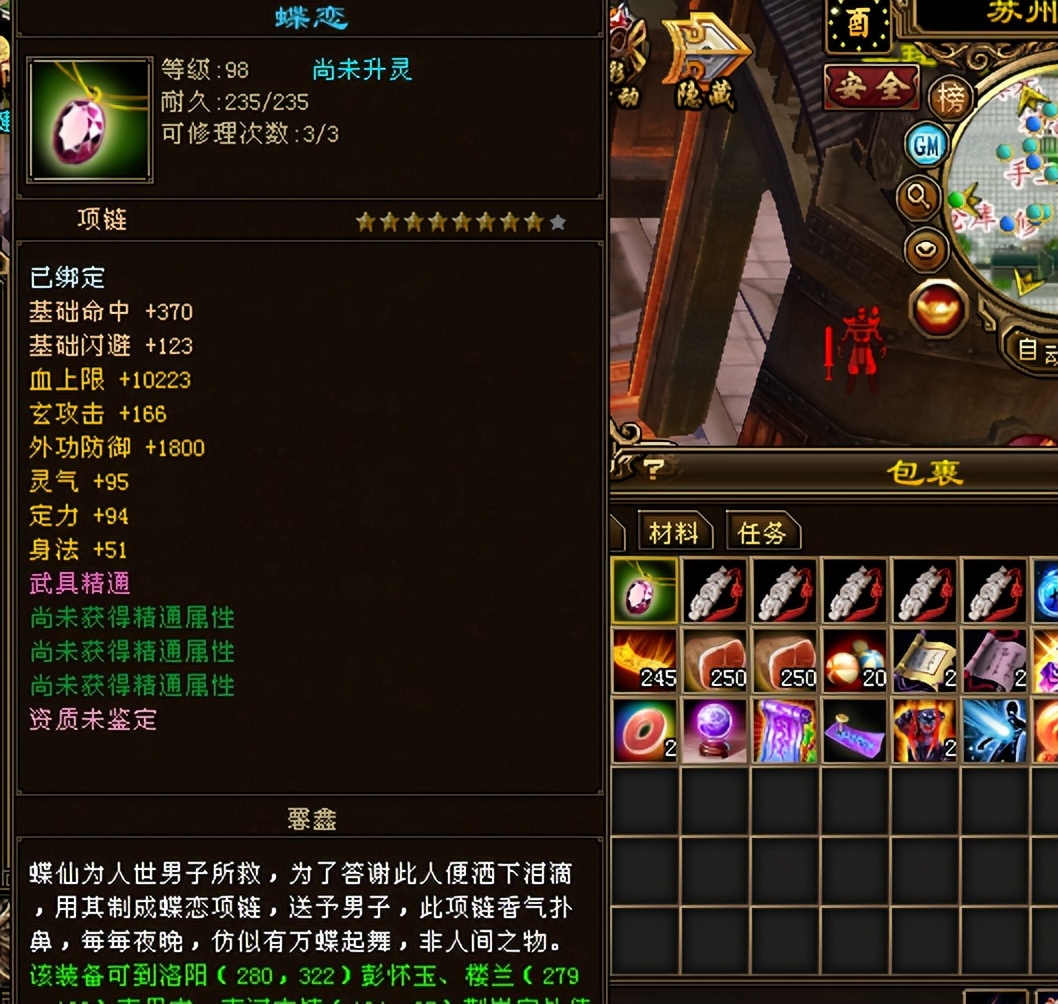Select the blue comet figure item

pyautogui.click(x=995, y=731)
